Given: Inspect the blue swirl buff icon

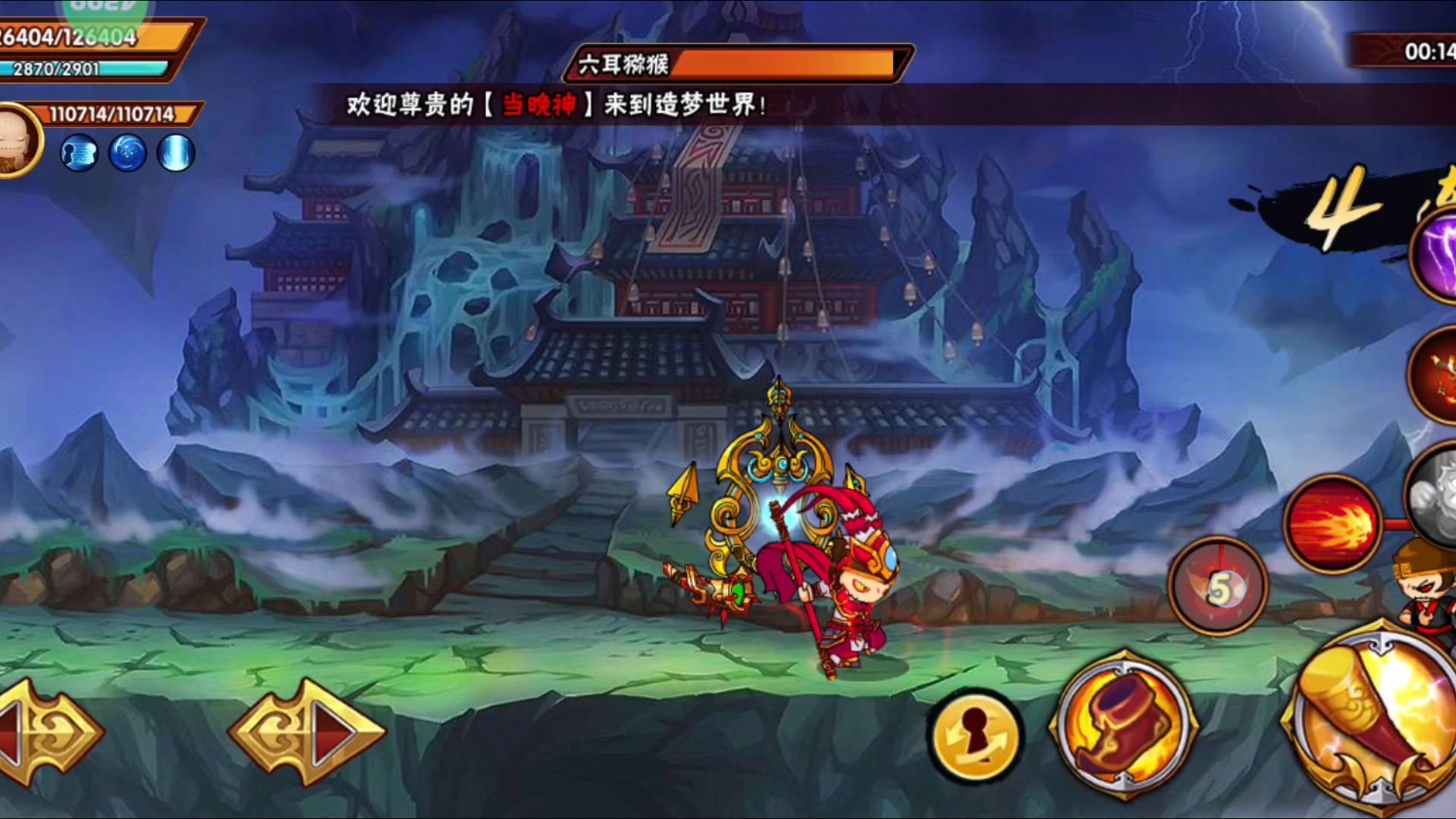Looking at the screenshot, I should coord(127,152).
